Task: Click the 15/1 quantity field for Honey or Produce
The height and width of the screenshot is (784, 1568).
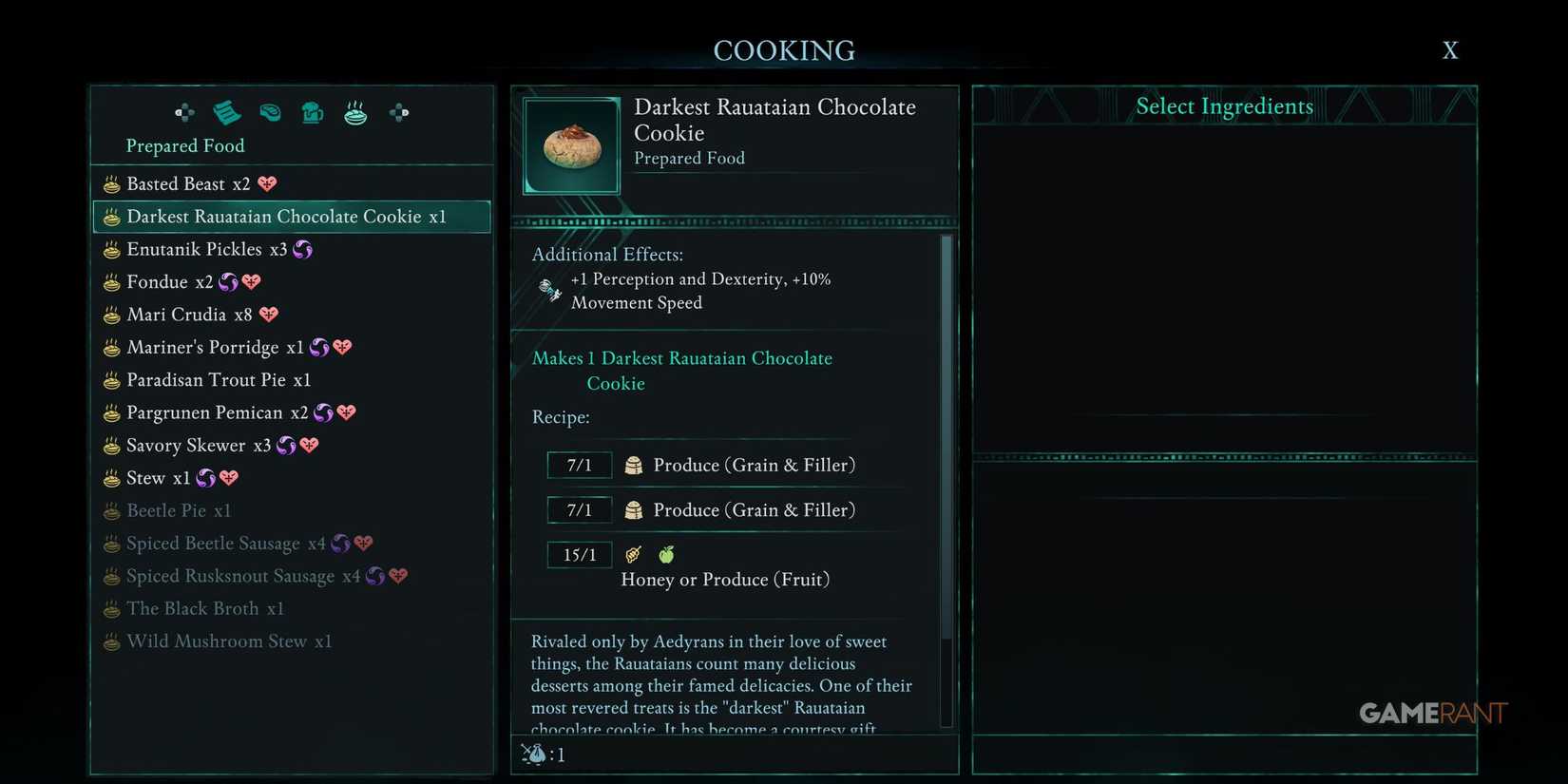Action: click(580, 554)
